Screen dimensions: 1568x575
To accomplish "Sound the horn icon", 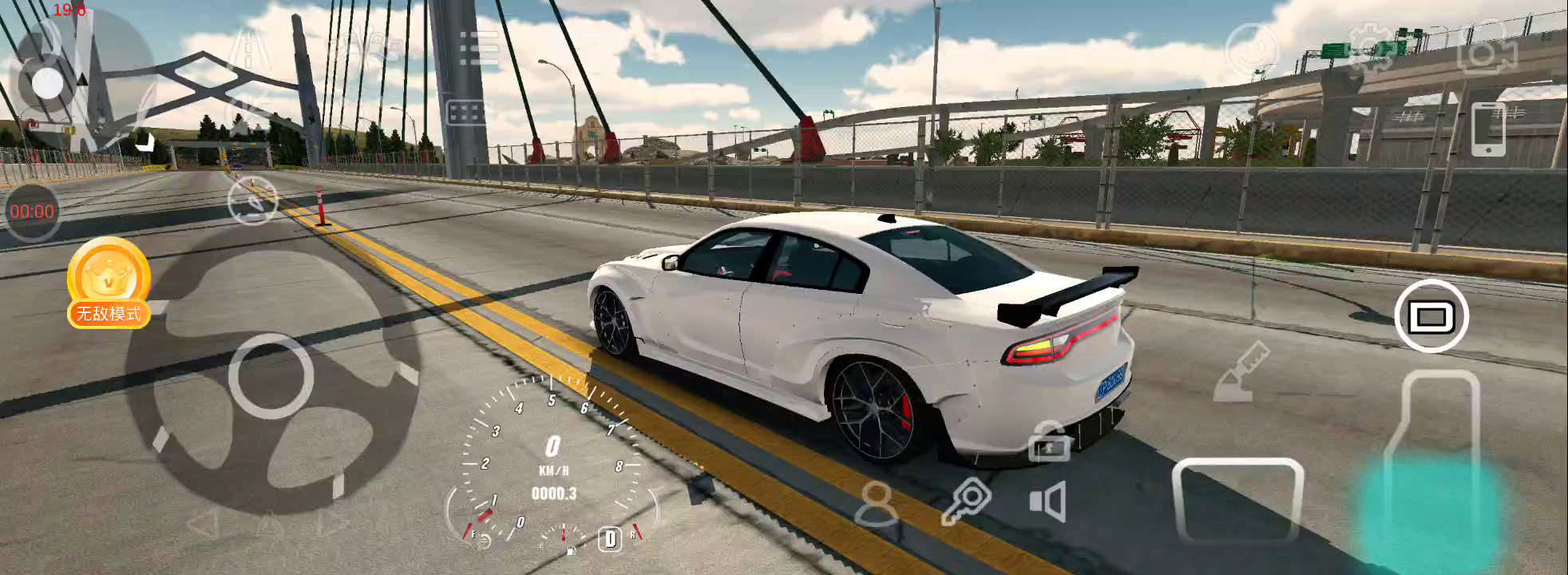I will coord(1048,502).
